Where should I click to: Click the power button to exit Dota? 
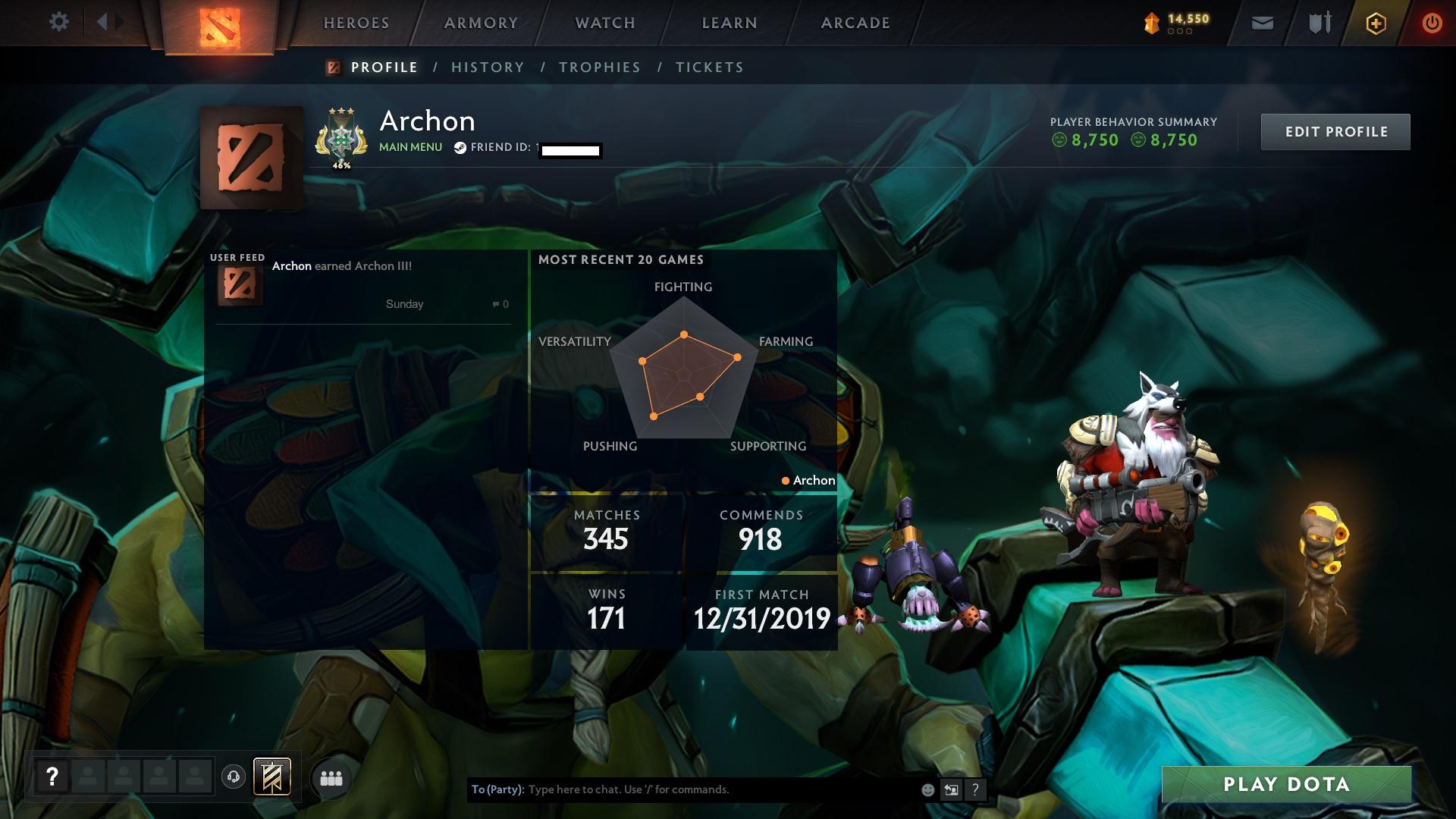(x=1431, y=24)
